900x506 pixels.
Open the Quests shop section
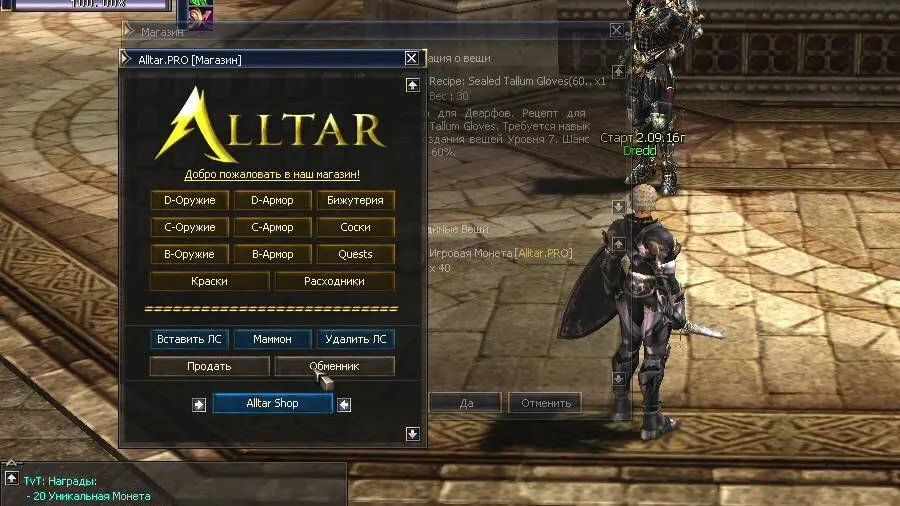[x=355, y=254]
